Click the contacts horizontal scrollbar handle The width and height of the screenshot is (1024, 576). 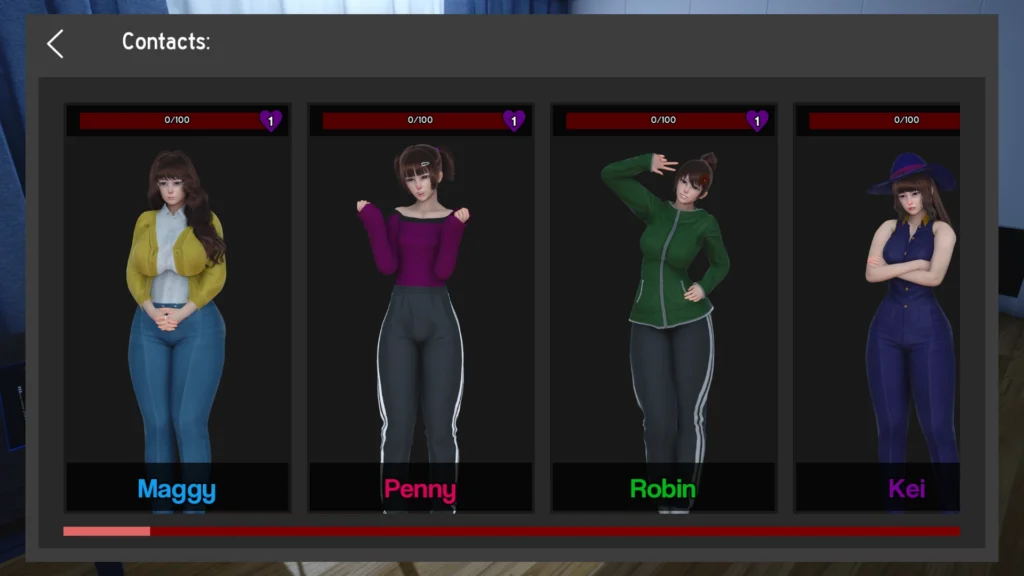107,531
